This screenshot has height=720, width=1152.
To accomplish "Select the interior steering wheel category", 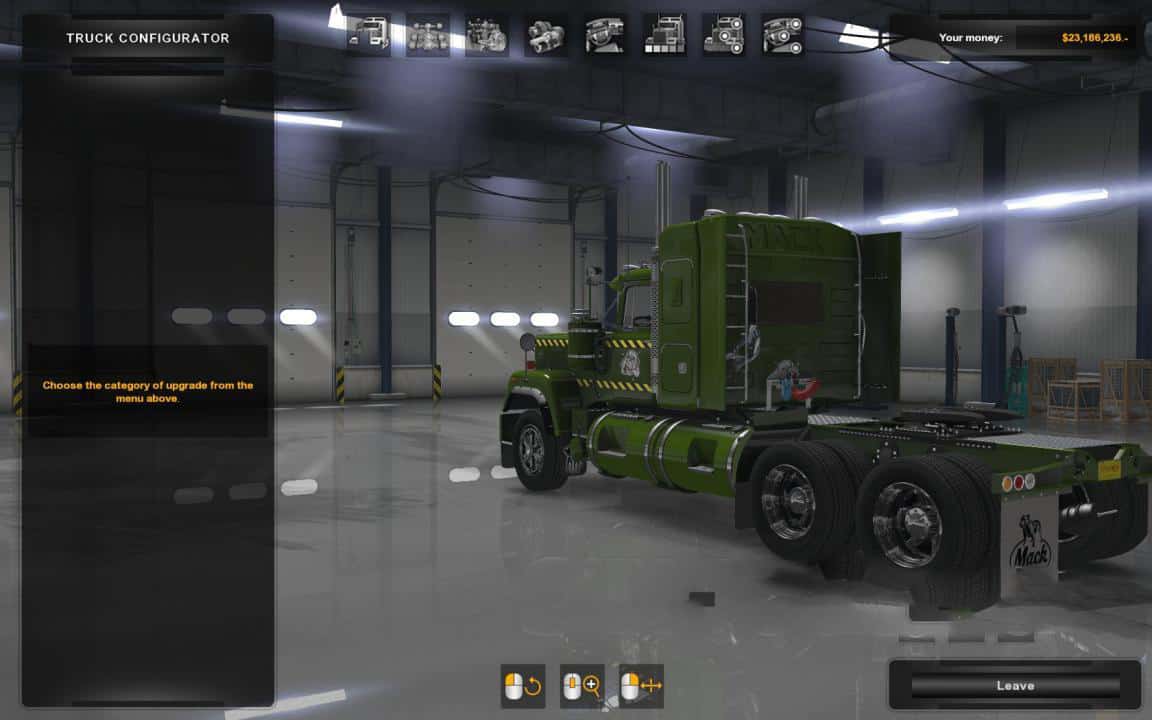I will point(605,35).
